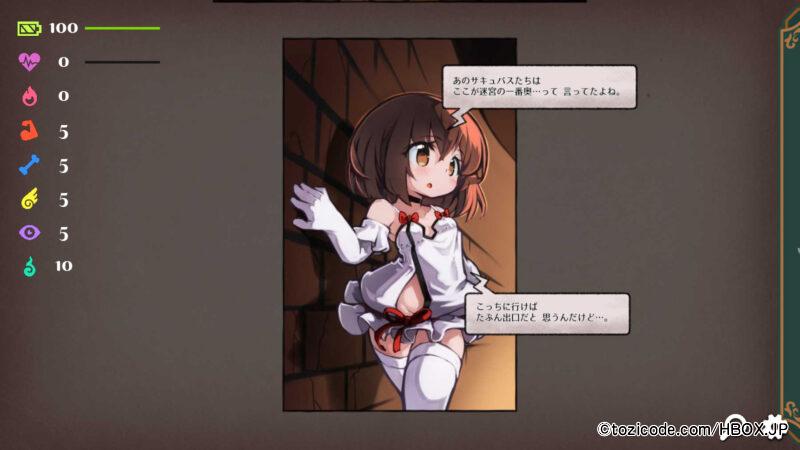Click the magnifying glass icon
This screenshot has width=800, height=450.
[737, 424]
